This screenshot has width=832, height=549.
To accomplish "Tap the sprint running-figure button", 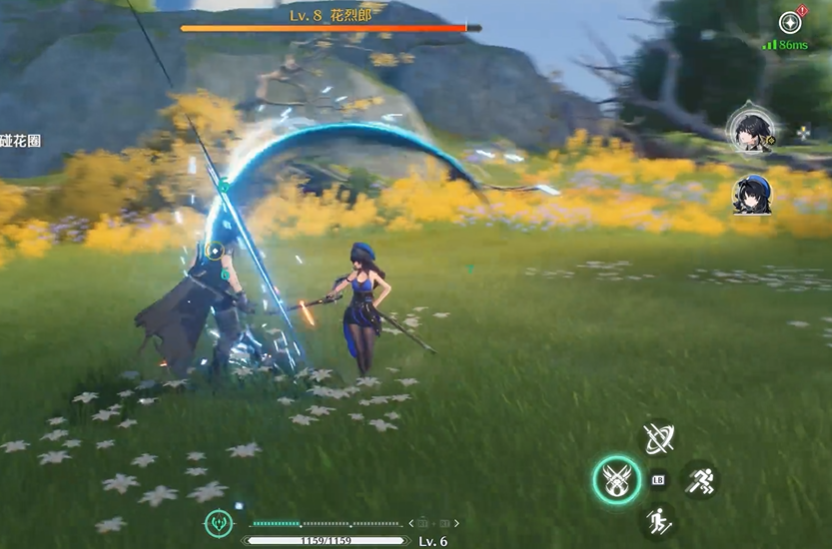I will click(701, 479).
